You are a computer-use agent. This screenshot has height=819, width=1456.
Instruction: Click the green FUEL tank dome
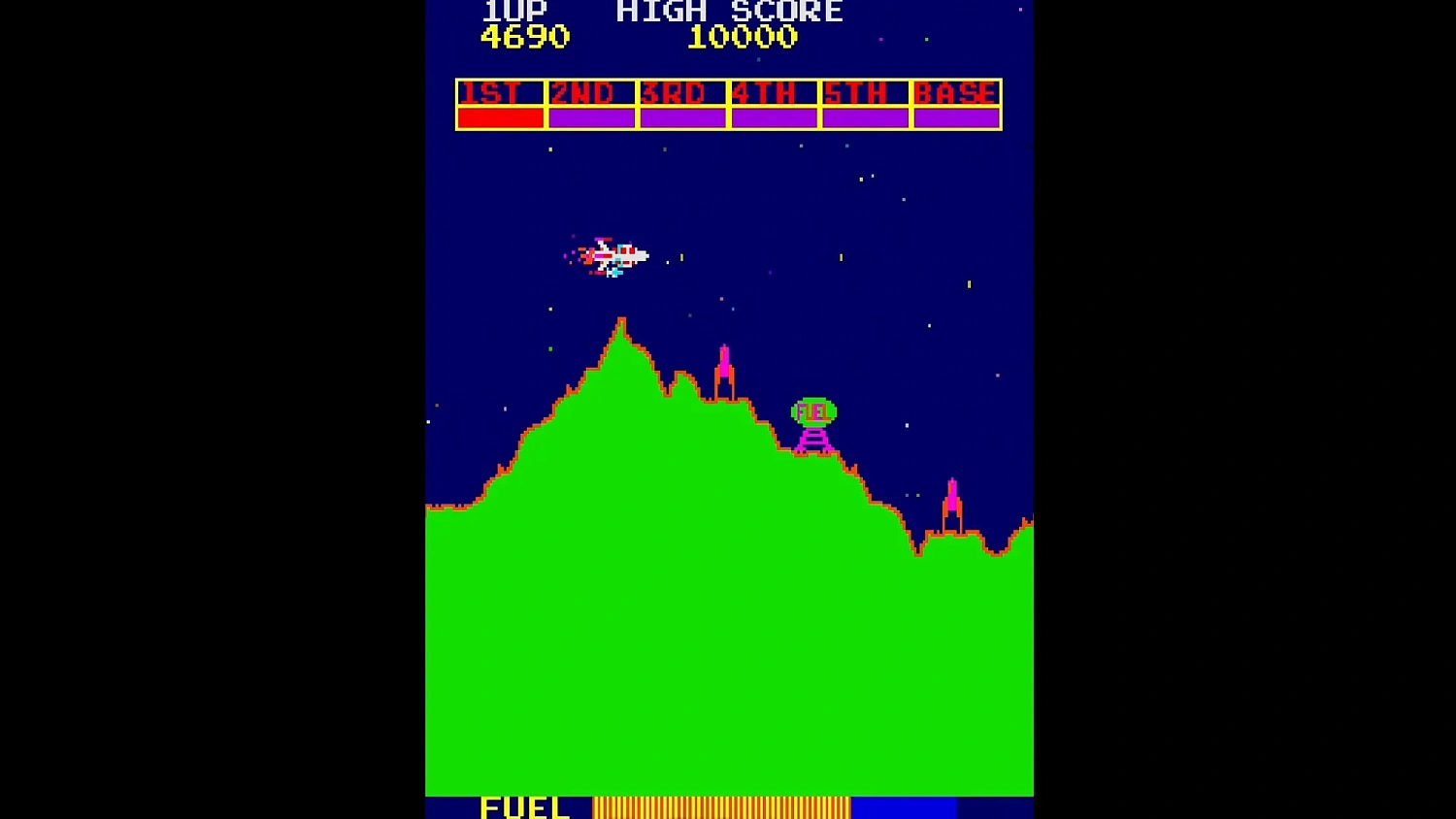tap(812, 410)
